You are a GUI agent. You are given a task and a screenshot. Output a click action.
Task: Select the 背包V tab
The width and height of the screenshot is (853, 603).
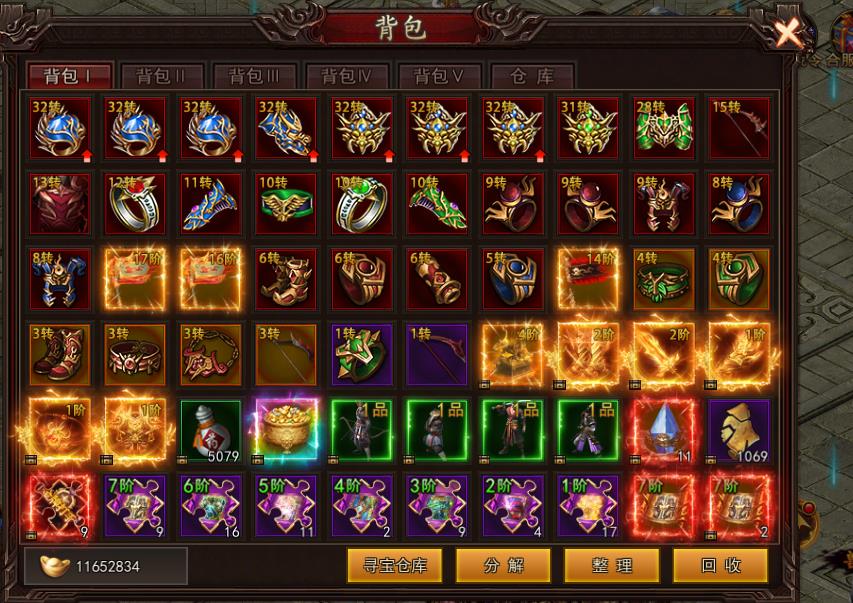click(x=439, y=76)
